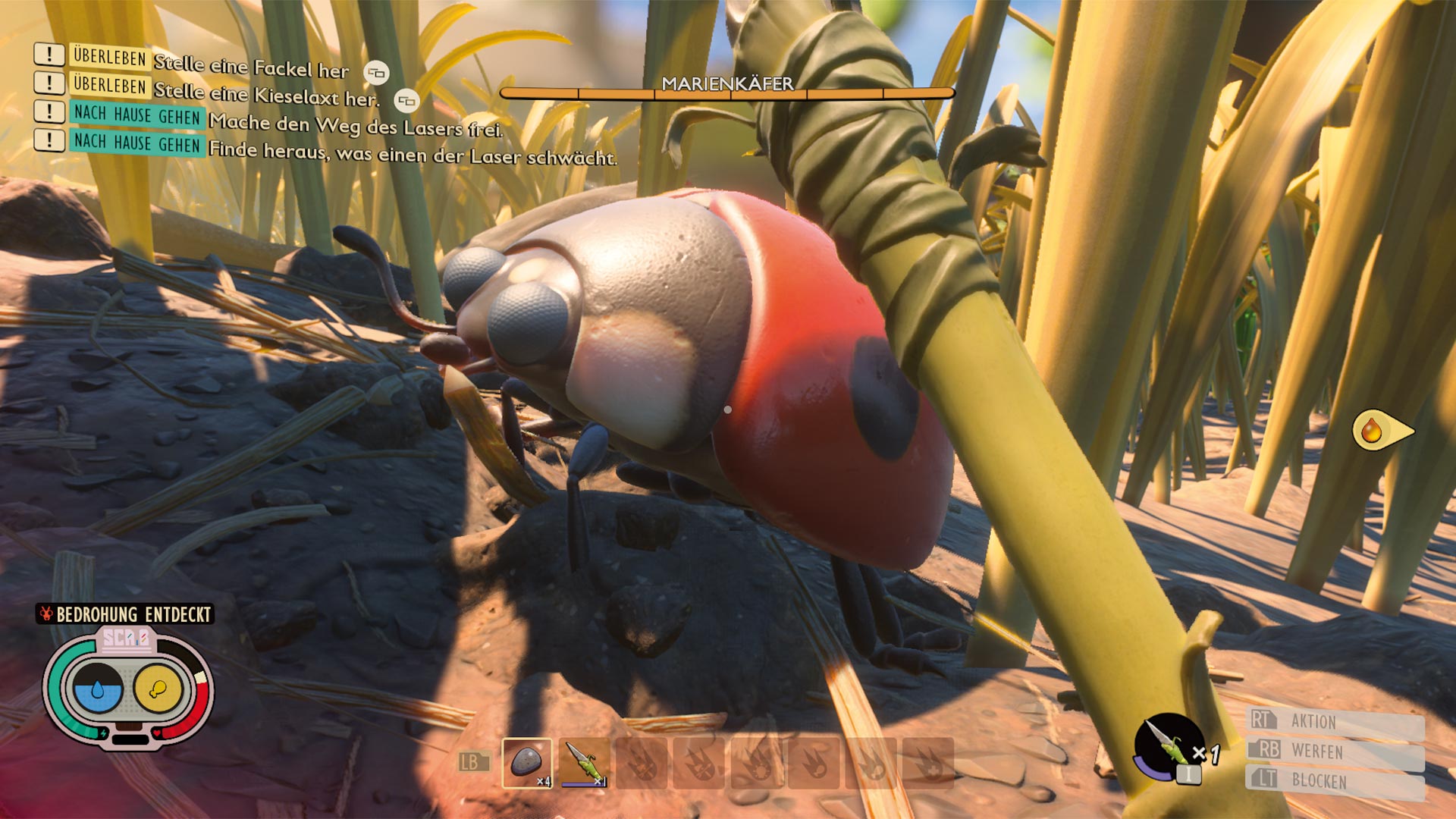1456x819 pixels.
Task: Click the equipped spear weapon icon
Action: click(x=1169, y=747)
